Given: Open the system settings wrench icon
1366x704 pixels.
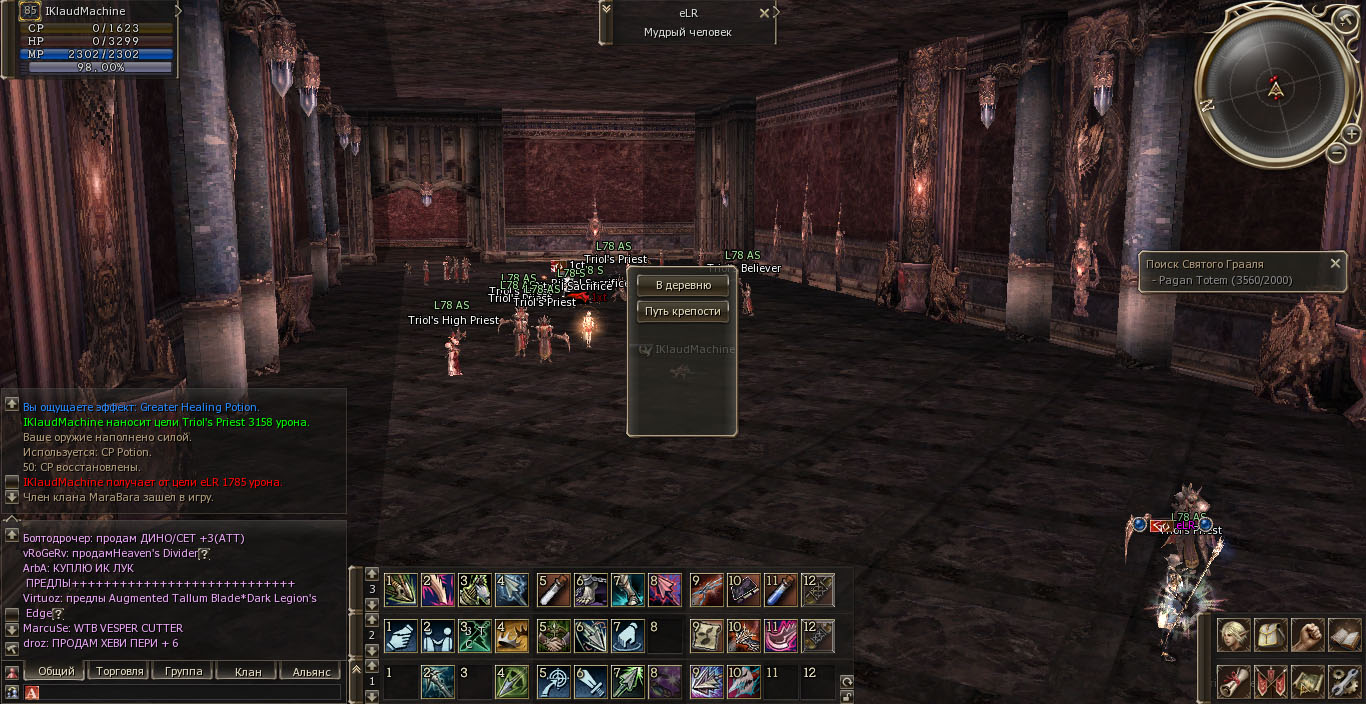Looking at the screenshot, I should pos(1344,681).
